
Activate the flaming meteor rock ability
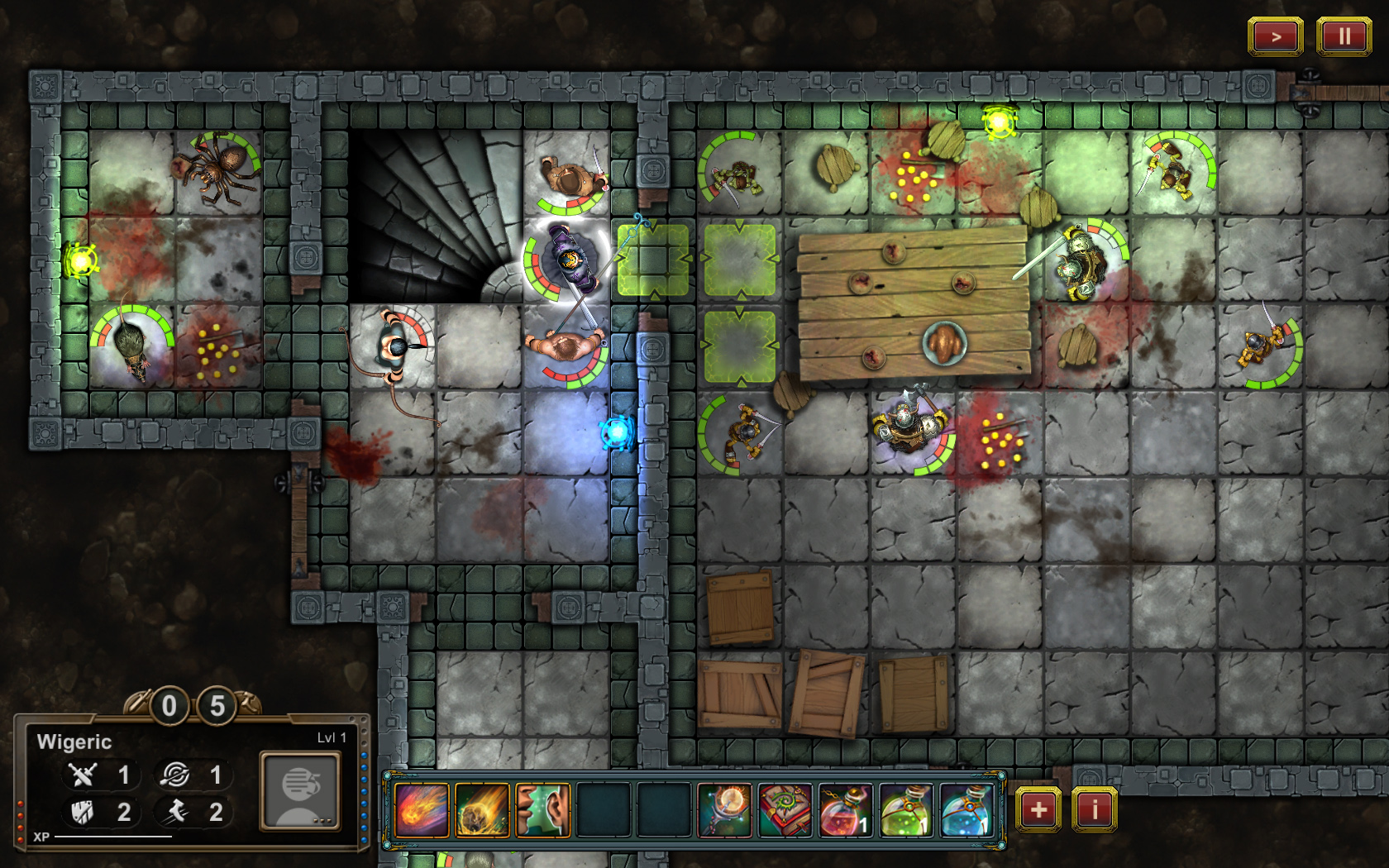coord(482,810)
